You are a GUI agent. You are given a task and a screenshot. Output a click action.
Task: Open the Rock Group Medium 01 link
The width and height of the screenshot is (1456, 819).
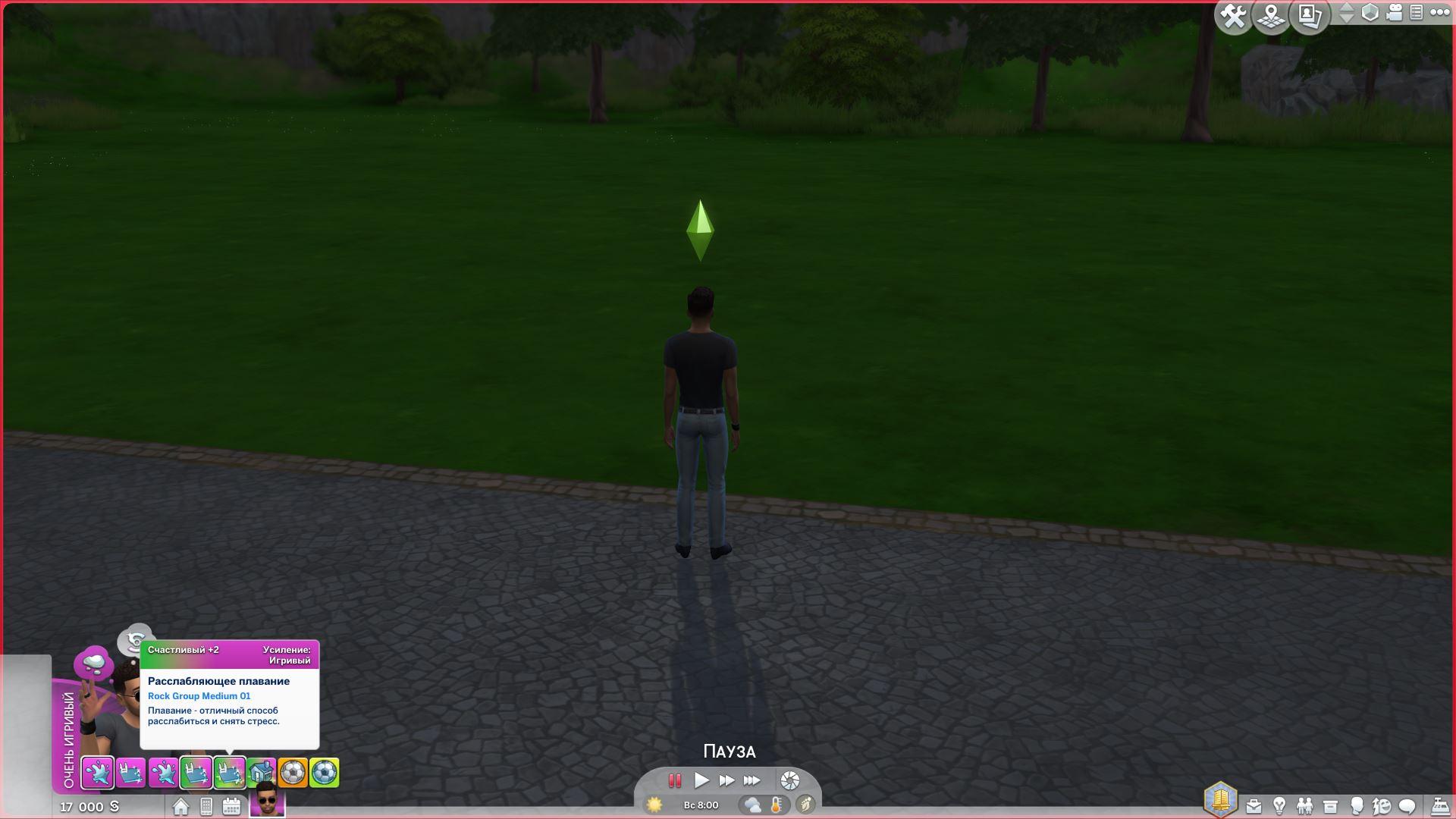coord(199,696)
